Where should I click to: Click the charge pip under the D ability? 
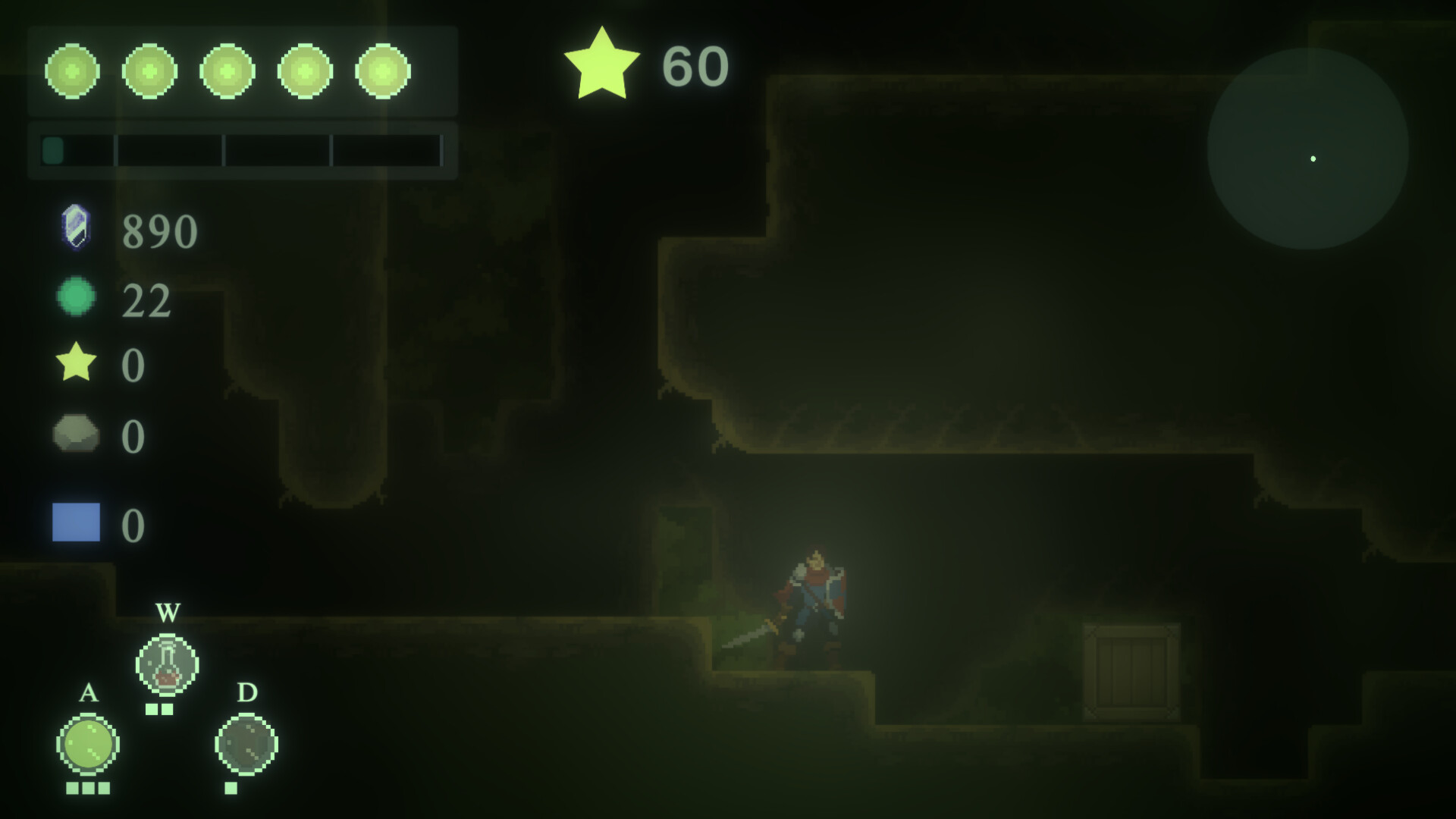pos(231,789)
